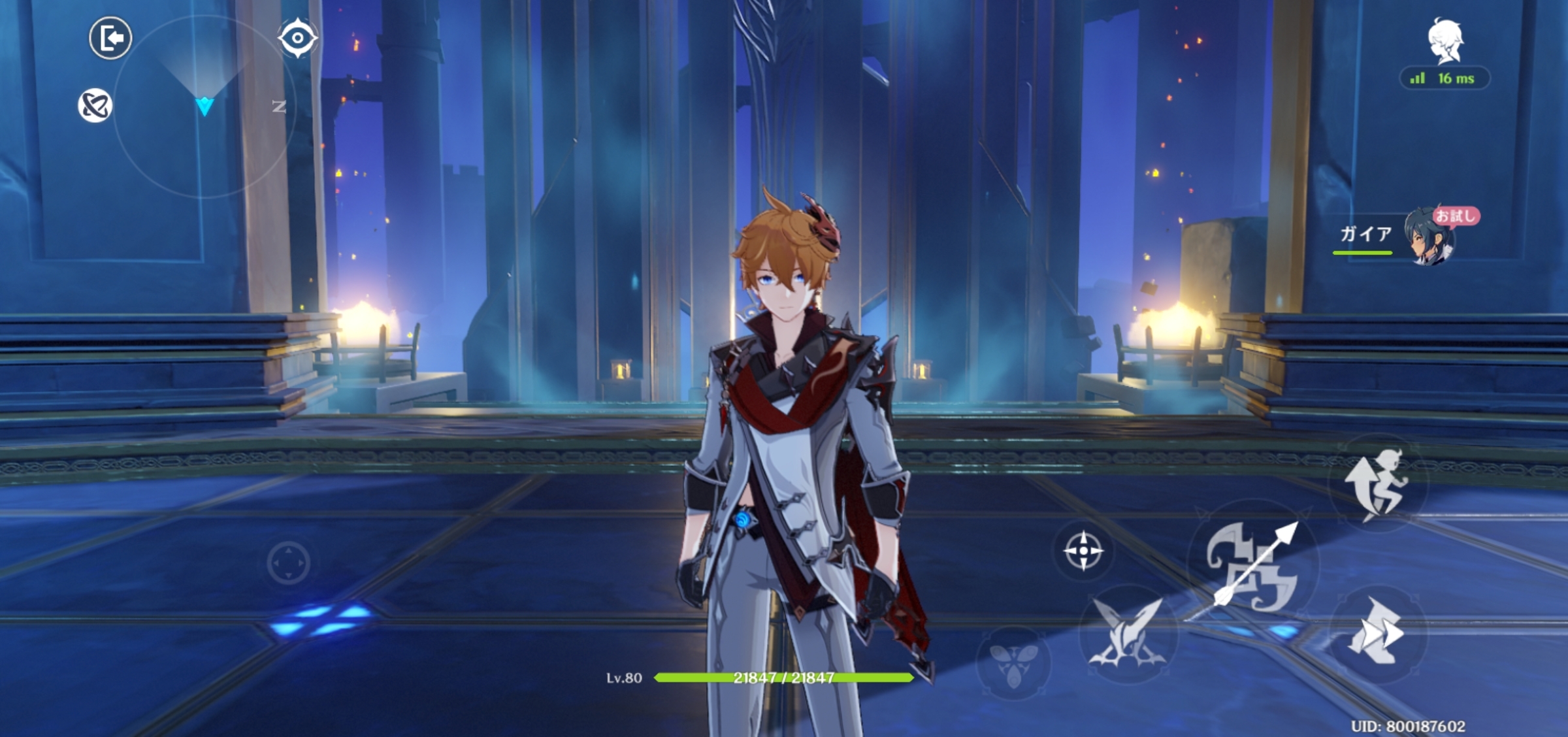Image resolution: width=1568 pixels, height=737 pixels.
Task: Sprint using the dash arrows button
Action: pos(1376,634)
